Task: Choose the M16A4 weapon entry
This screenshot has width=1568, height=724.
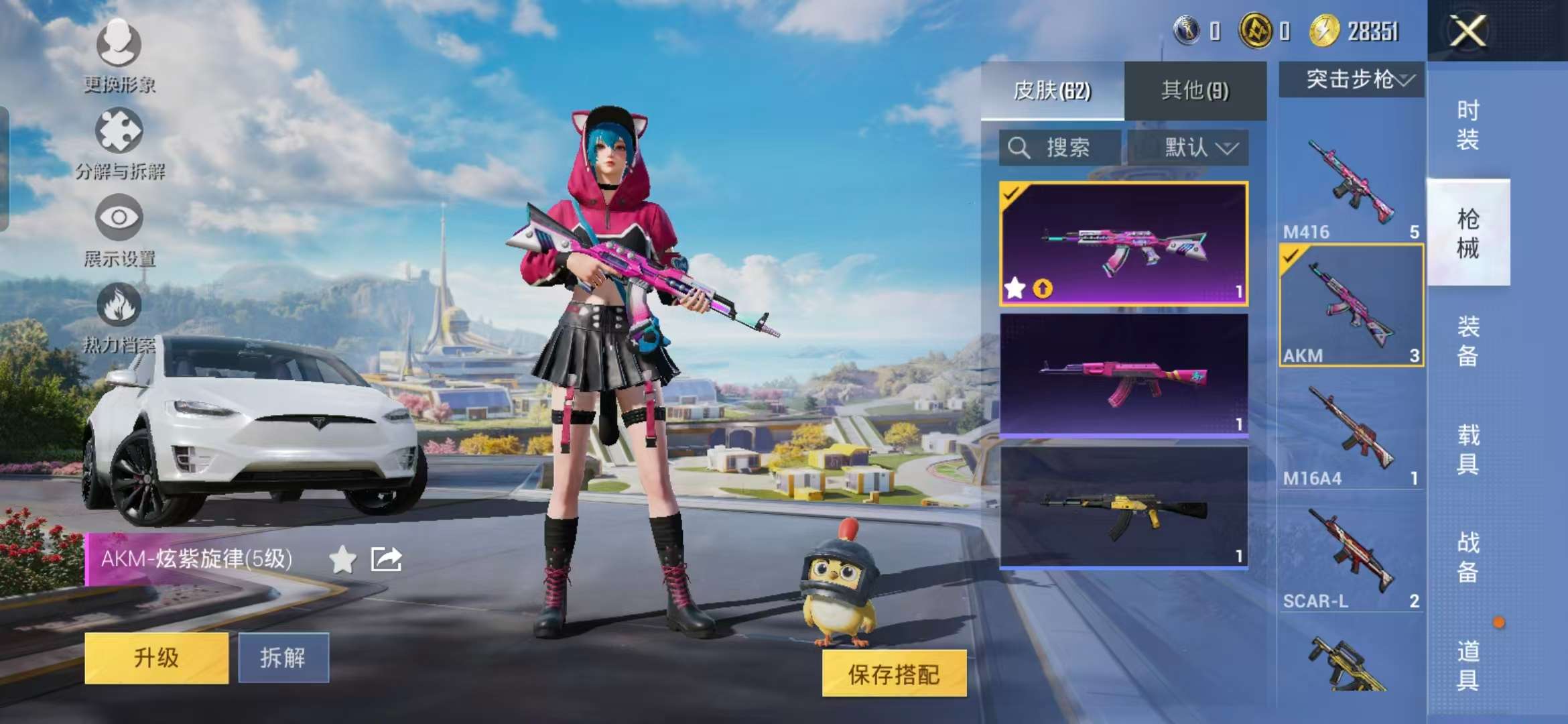Action: (x=1351, y=432)
